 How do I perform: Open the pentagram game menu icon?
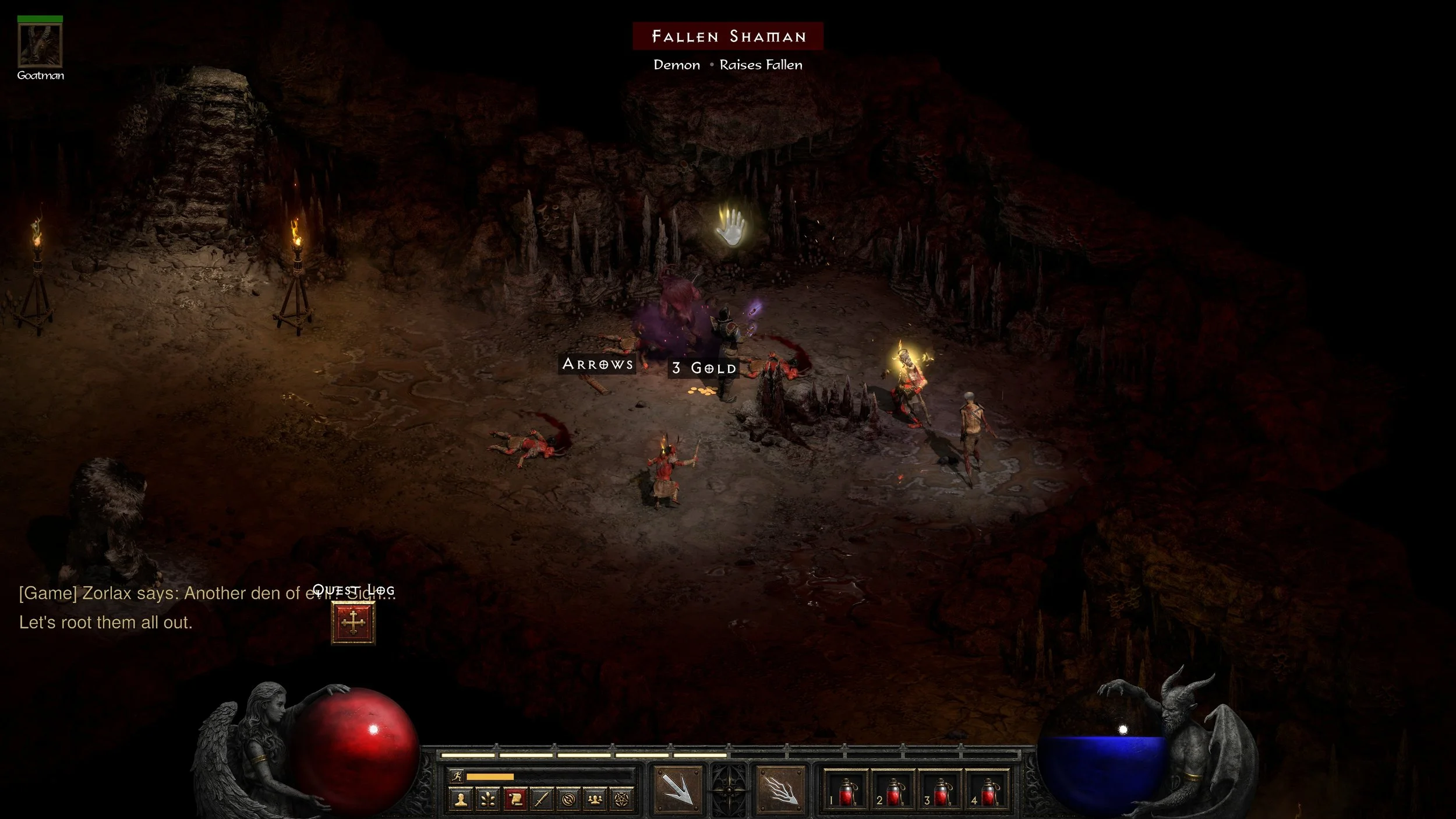622,800
